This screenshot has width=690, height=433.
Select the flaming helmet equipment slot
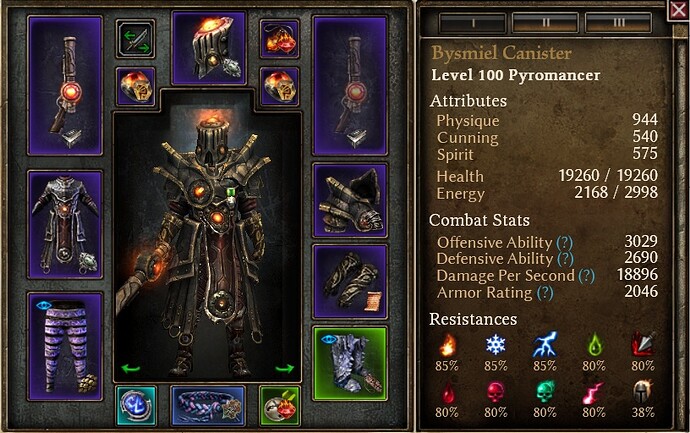point(208,48)
